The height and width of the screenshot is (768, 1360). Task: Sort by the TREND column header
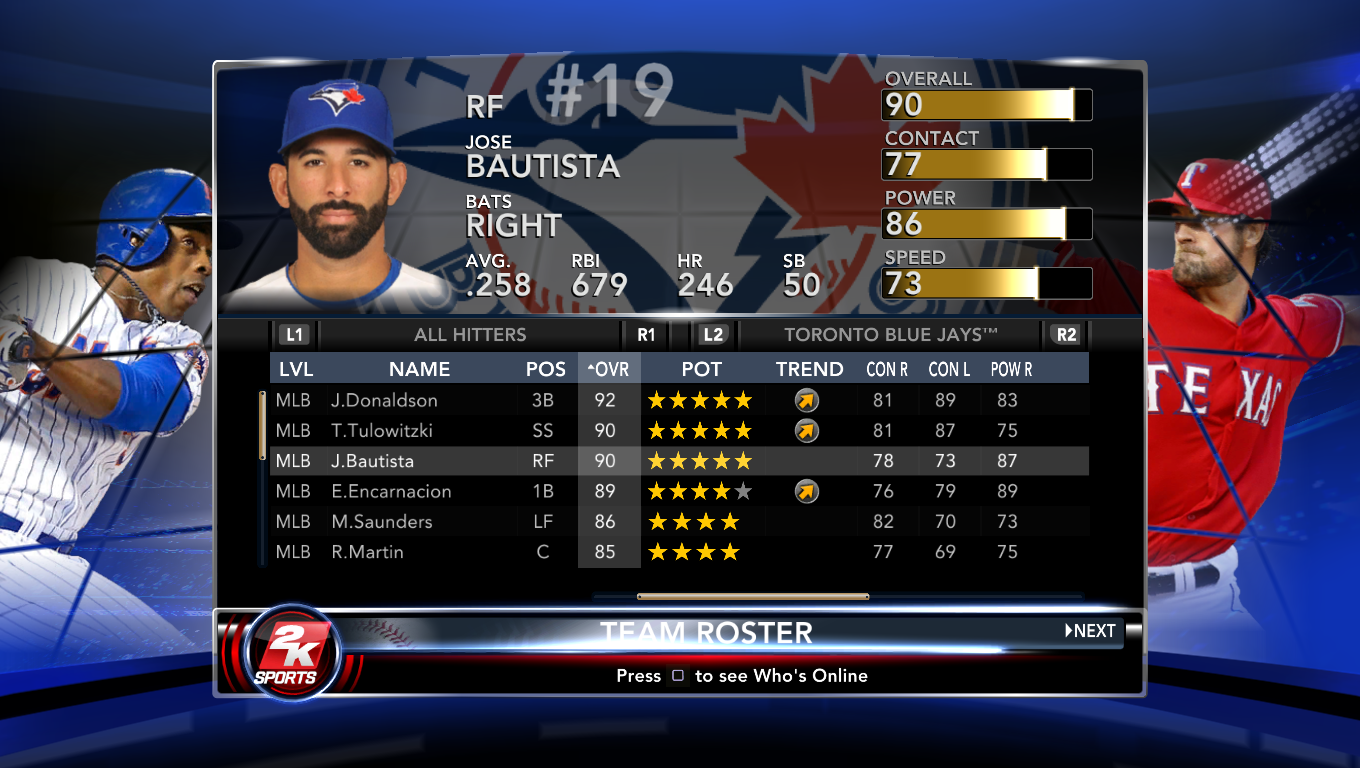pos(809,369)
